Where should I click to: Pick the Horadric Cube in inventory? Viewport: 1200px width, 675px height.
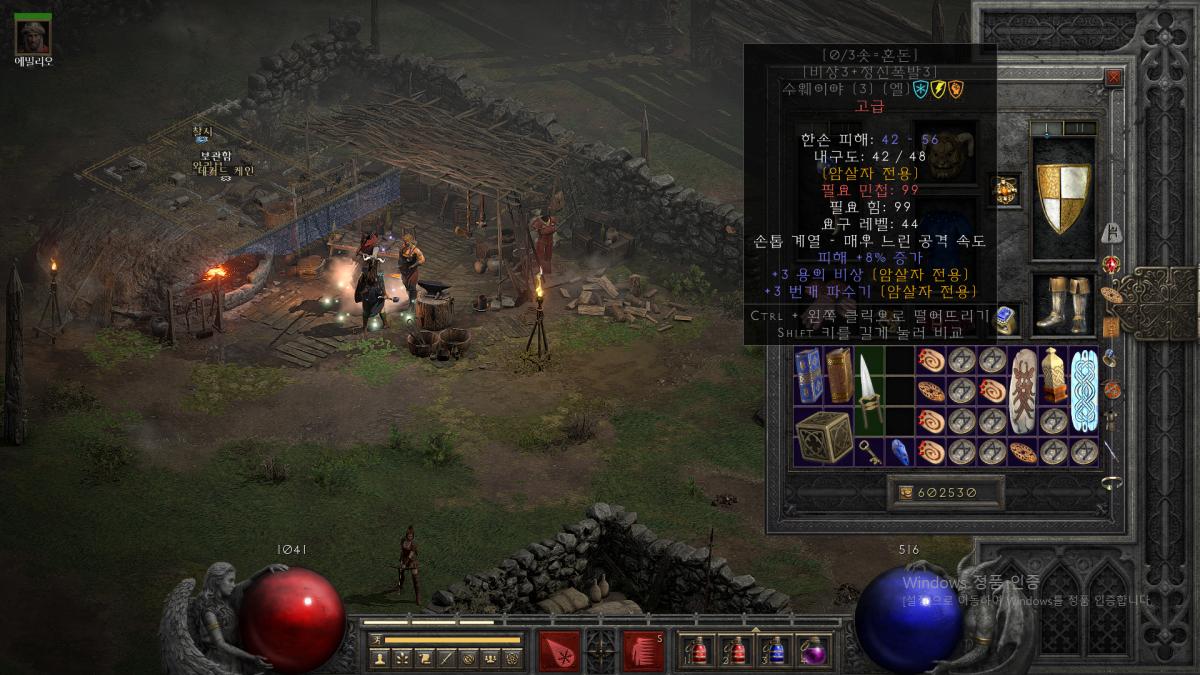click(x=824, y=435)
